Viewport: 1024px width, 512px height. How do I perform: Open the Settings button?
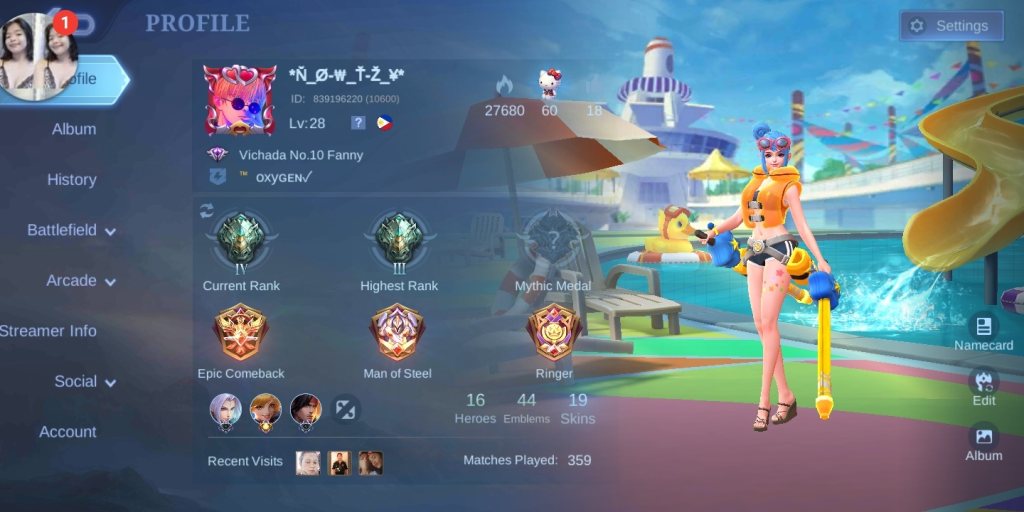tap(950, 26)
